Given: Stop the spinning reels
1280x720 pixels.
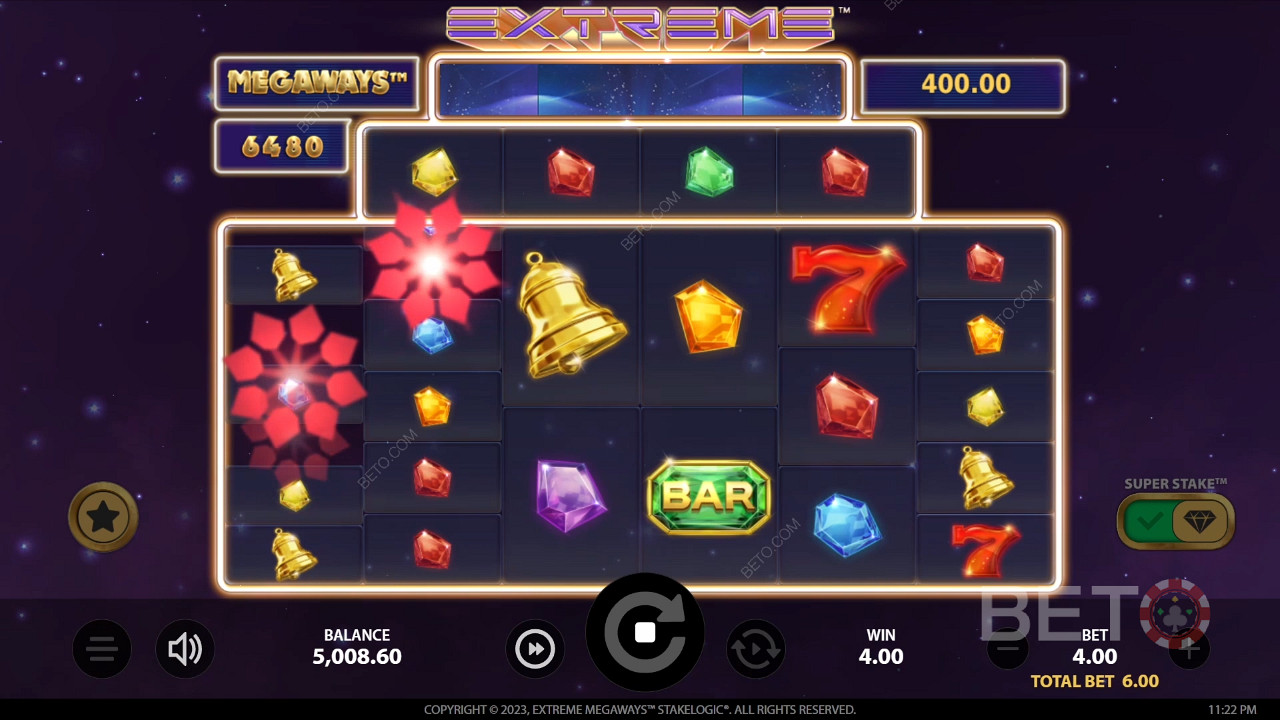Looking at the screenshot, I should coord(645,632).
